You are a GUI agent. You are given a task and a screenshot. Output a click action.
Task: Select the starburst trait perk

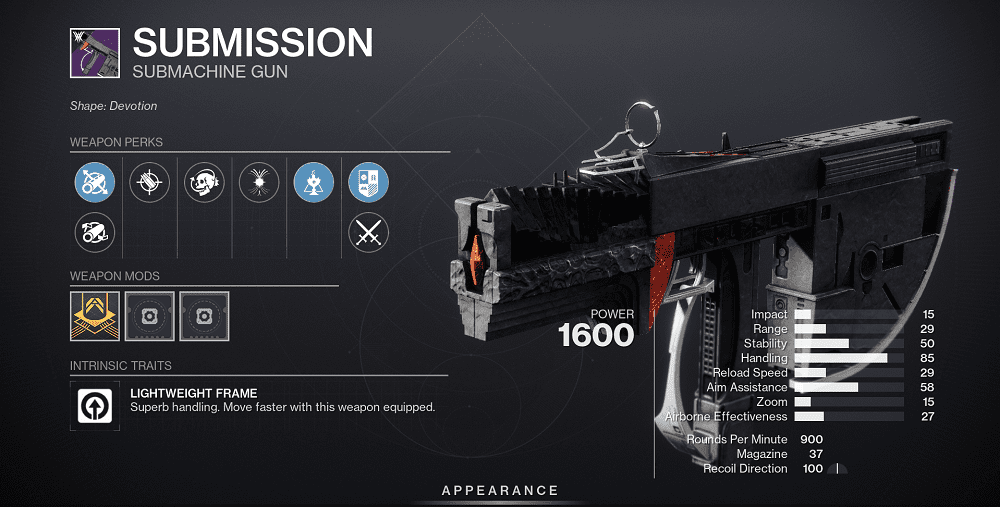(x=259, y=183)
